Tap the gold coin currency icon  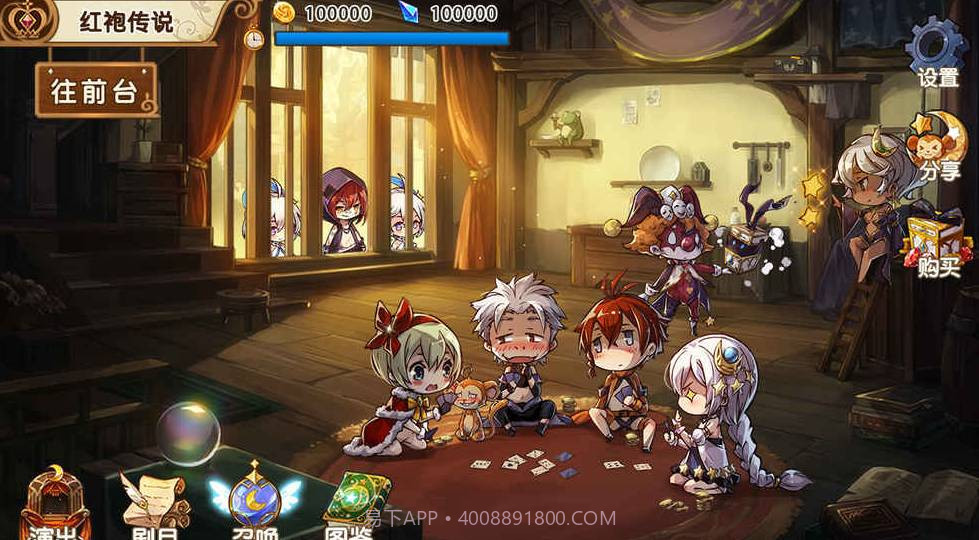tap(285, 13)
